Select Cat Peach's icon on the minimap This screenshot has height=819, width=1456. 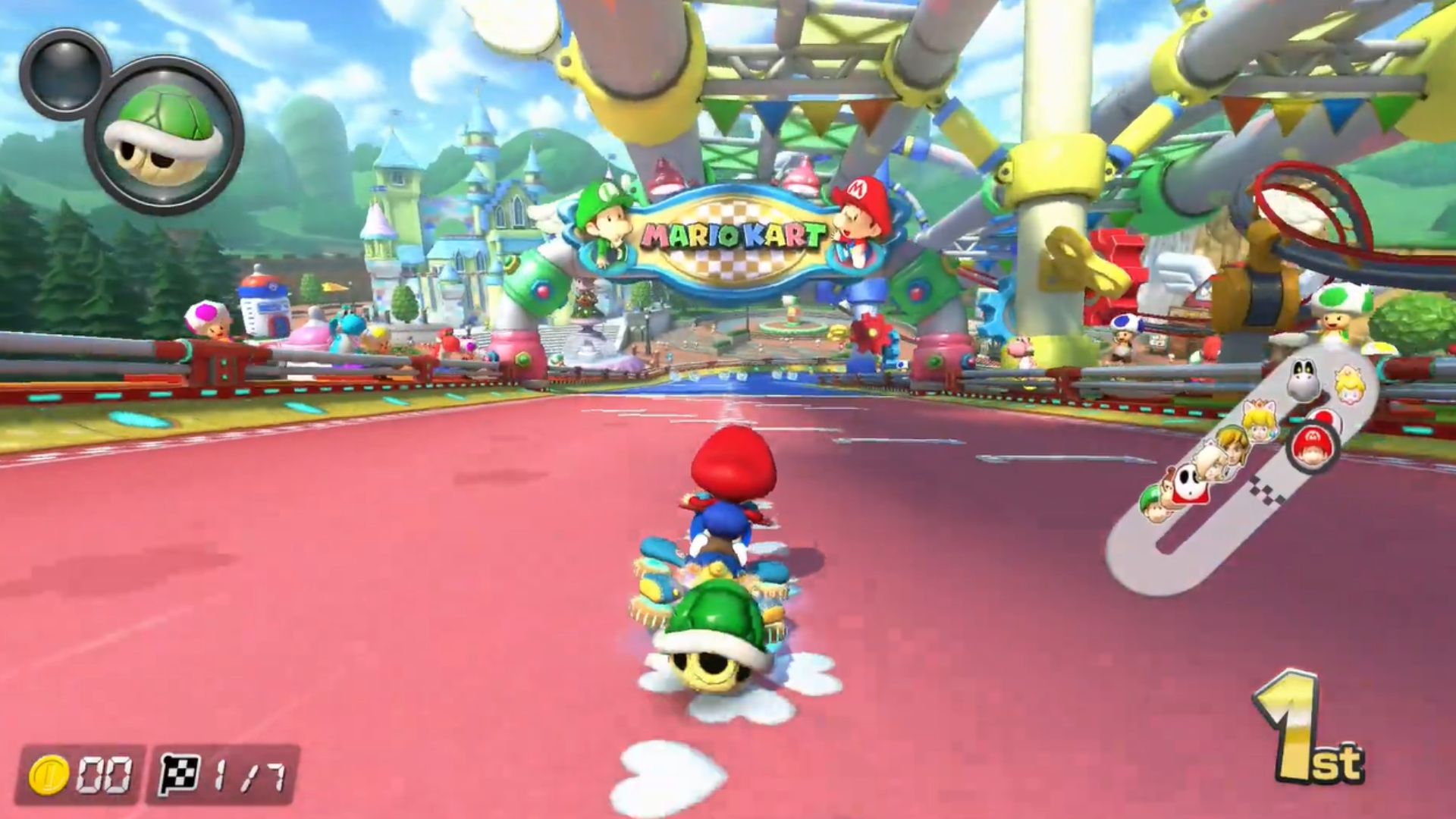point(1259,419)
